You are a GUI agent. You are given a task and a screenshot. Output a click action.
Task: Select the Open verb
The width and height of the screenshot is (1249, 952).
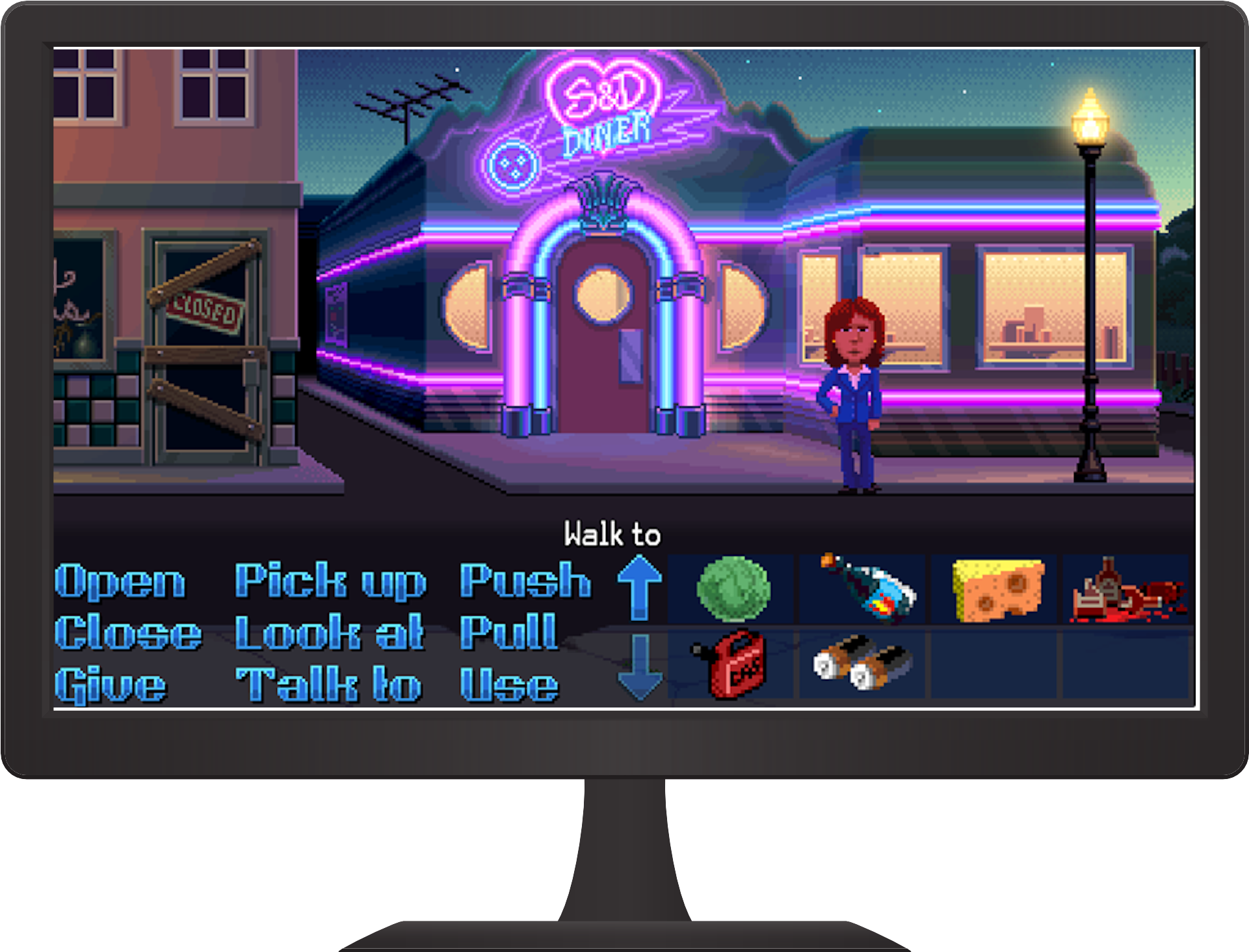(120, 581)
